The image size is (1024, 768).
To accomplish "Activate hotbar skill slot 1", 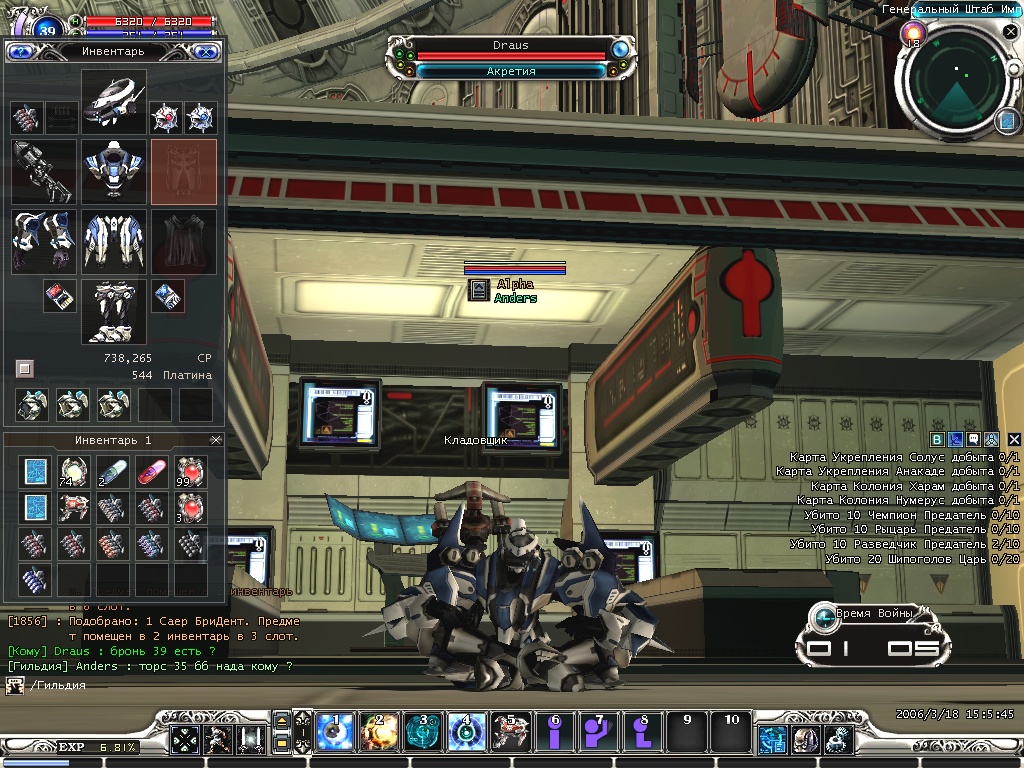I will 334,733.
